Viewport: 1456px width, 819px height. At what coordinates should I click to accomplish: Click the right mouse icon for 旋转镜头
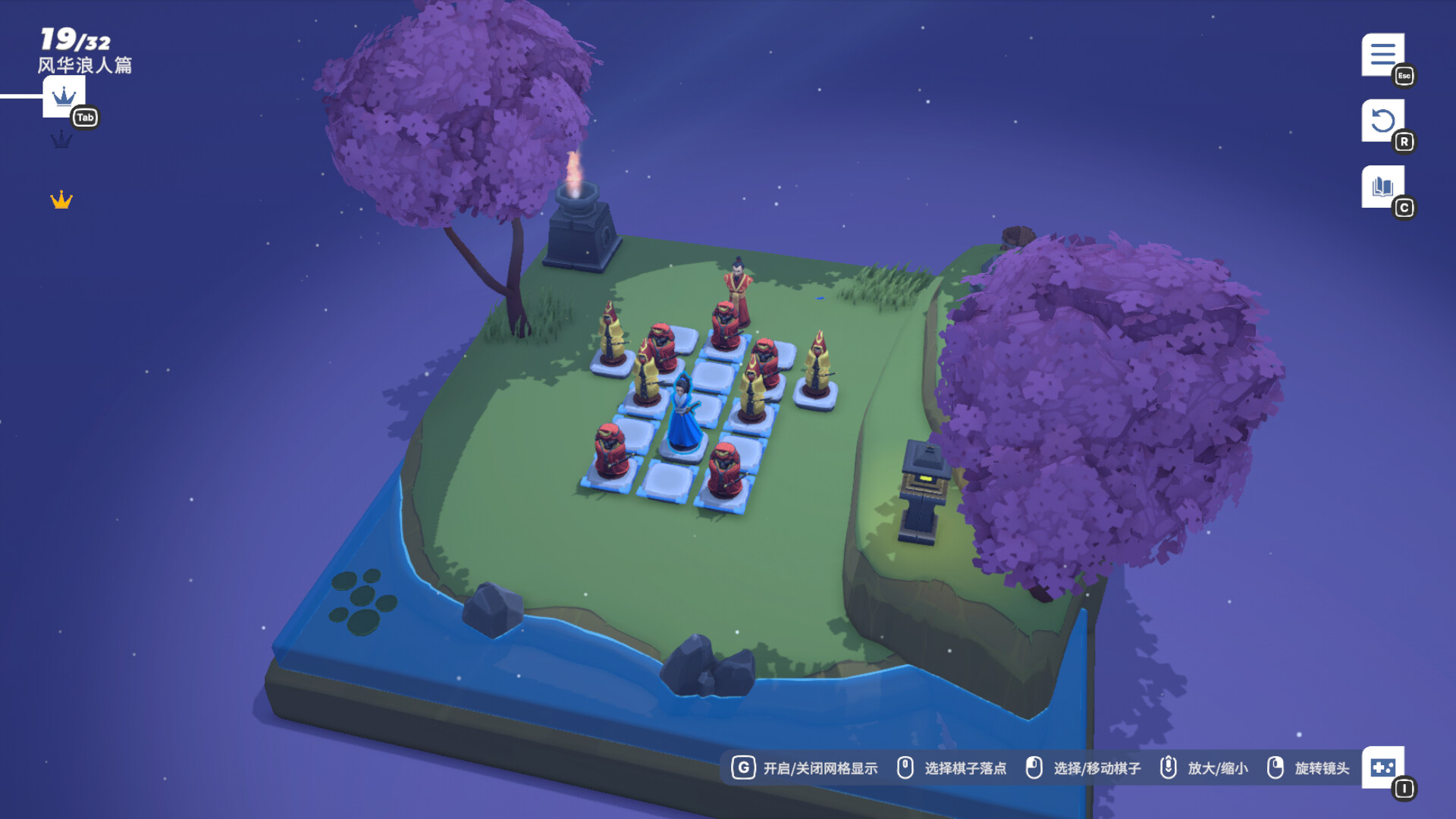(1276, 767)
